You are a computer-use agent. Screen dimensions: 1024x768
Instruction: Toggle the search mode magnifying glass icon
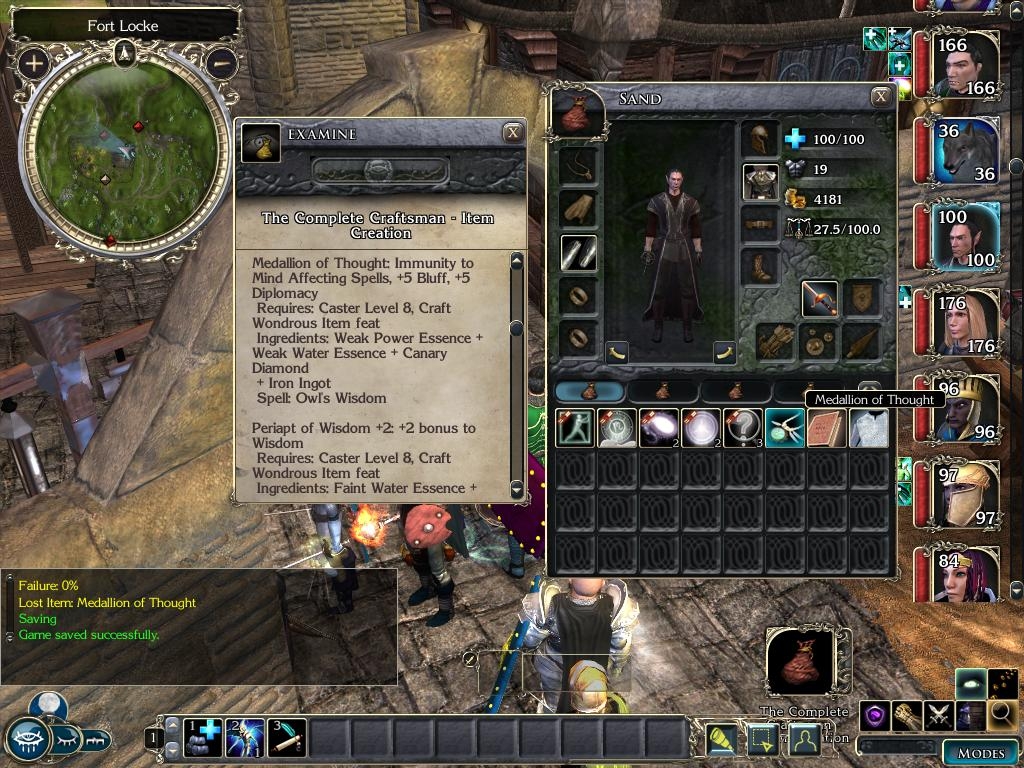pos(1003,714)
